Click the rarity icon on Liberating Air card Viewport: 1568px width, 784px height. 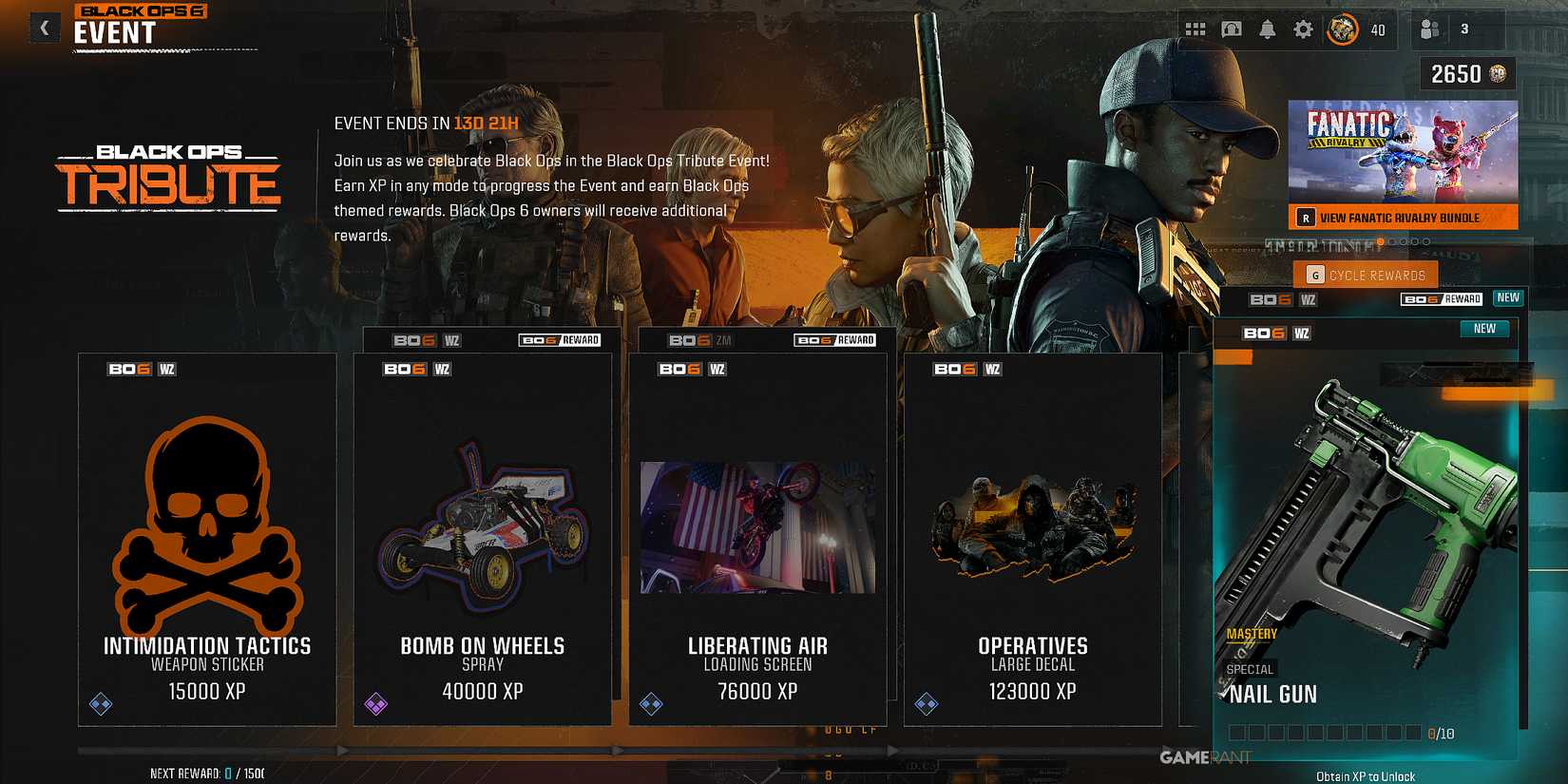pos(651,704)
